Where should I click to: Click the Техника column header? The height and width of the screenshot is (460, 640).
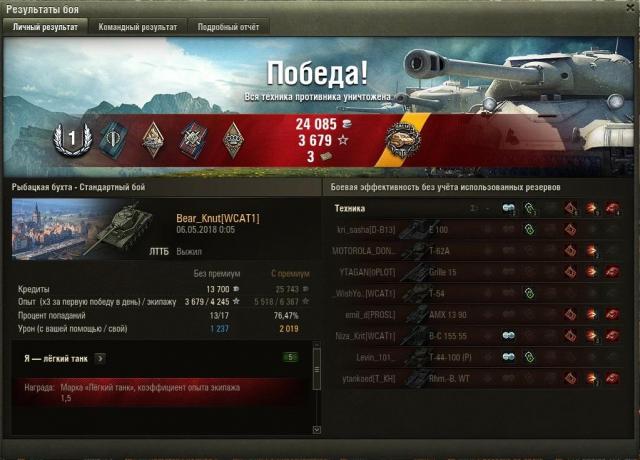coord(351,208)
